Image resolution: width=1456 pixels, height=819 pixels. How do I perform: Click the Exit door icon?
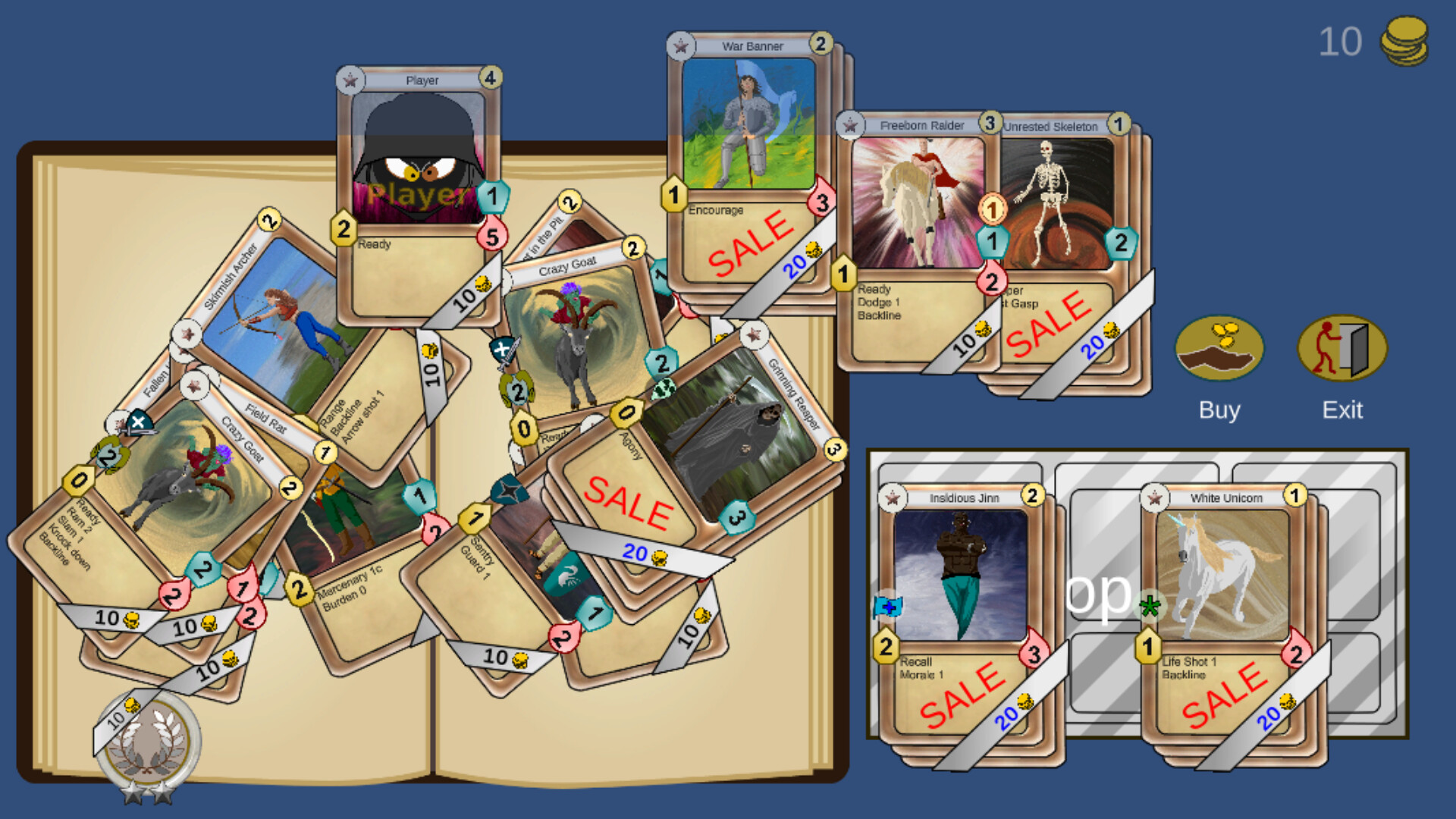pos(1342,349)
